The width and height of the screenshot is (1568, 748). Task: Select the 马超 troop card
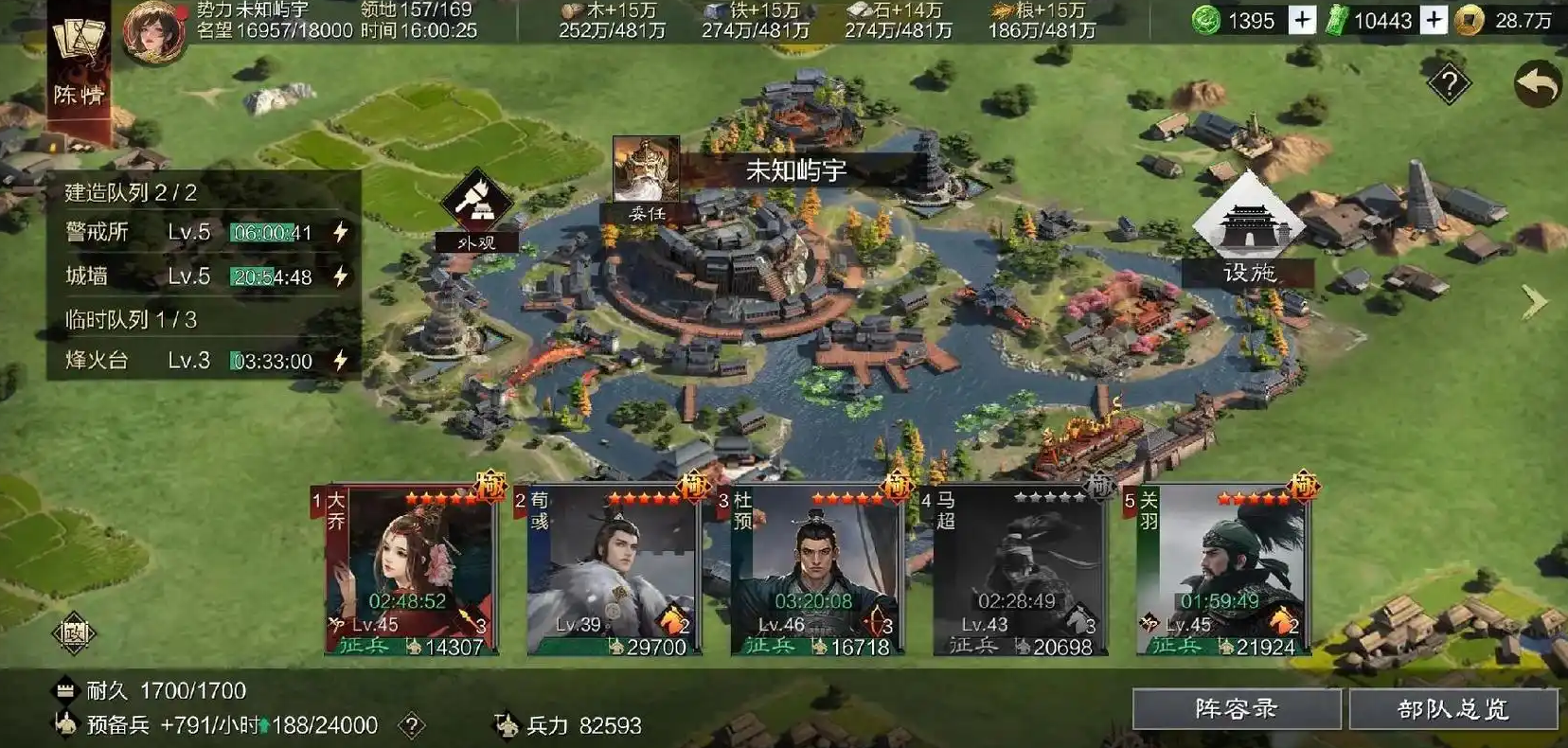click(x=1019, y=570)
